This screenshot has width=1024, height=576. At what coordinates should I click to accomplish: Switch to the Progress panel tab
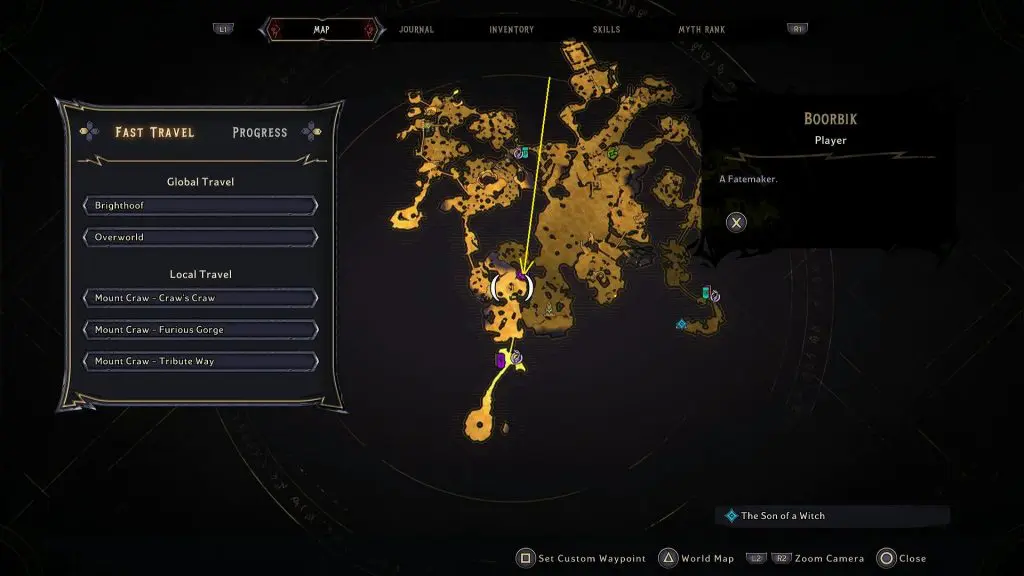click(259, 132)
